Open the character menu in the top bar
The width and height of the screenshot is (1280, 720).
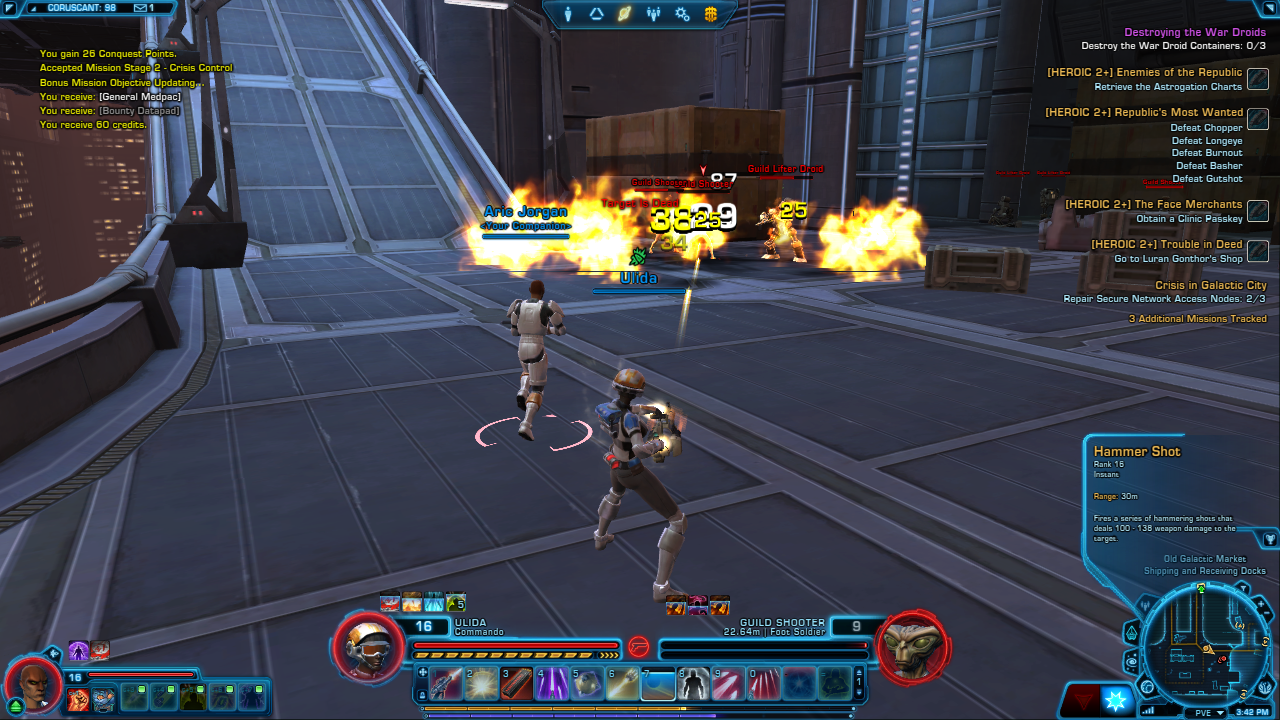(568, 14)
